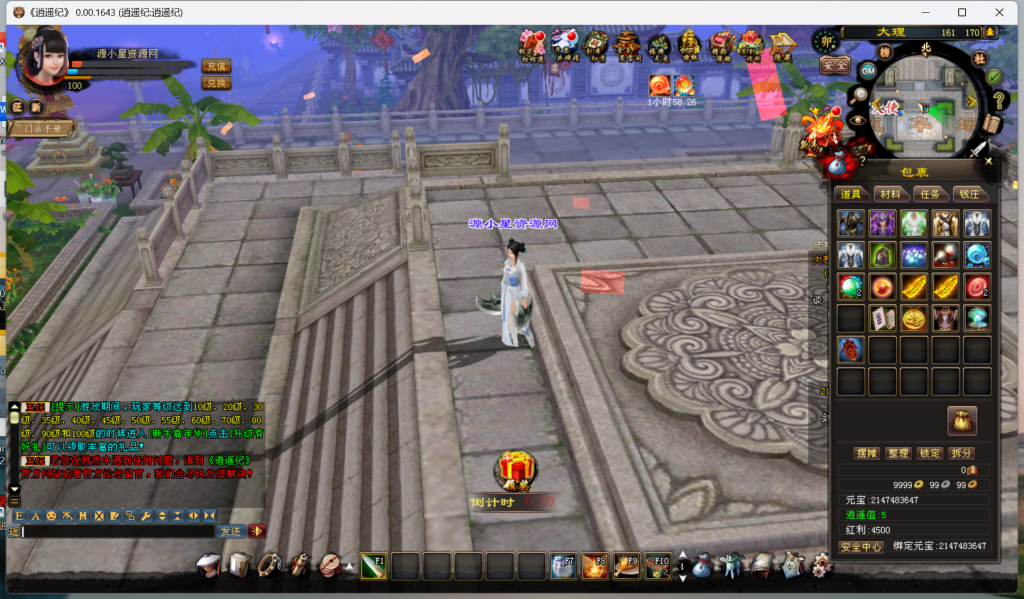Maximize the game window

(962, 12)
